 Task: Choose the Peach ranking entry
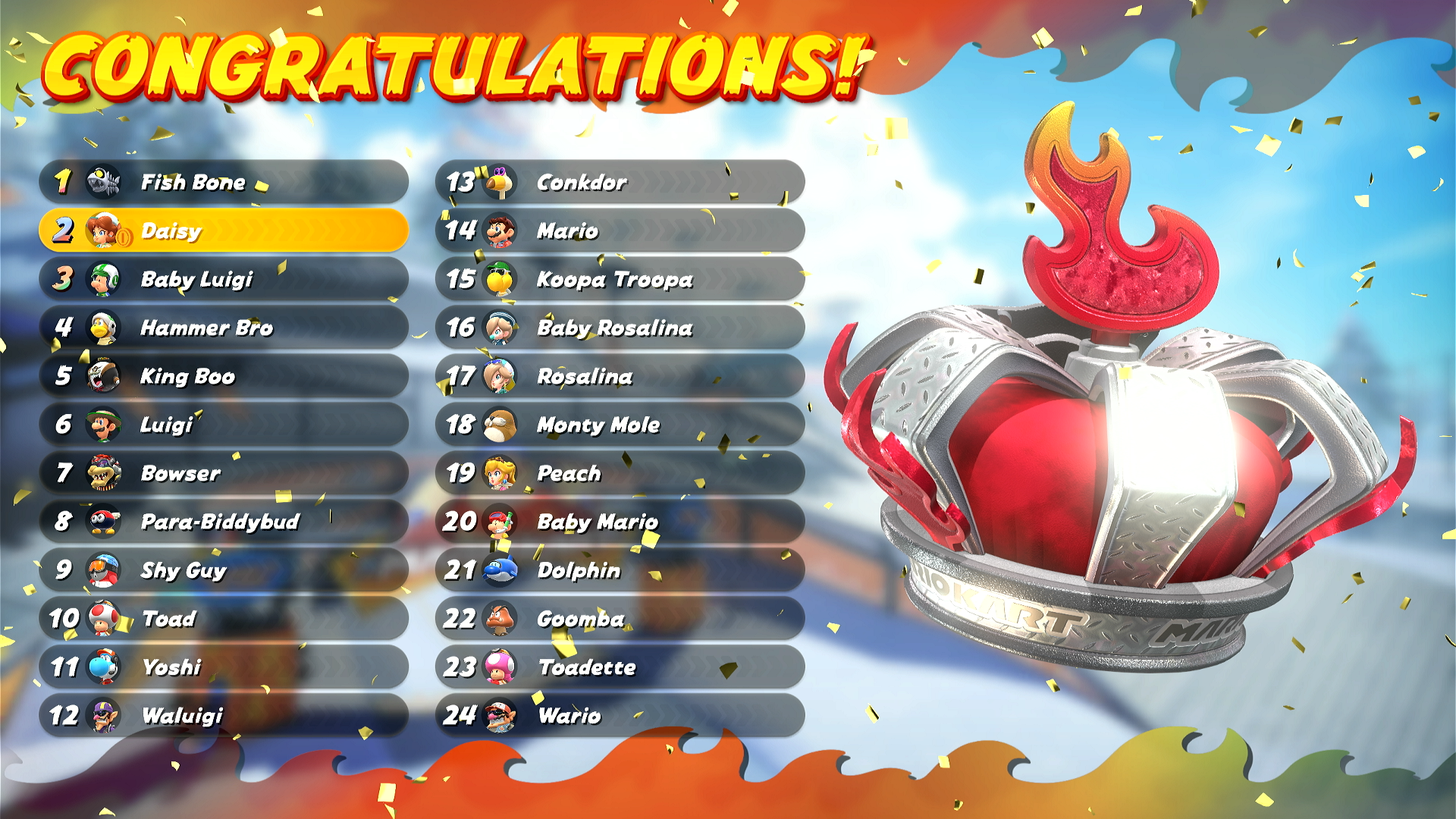pyautogui.click(x=620, y=473)
